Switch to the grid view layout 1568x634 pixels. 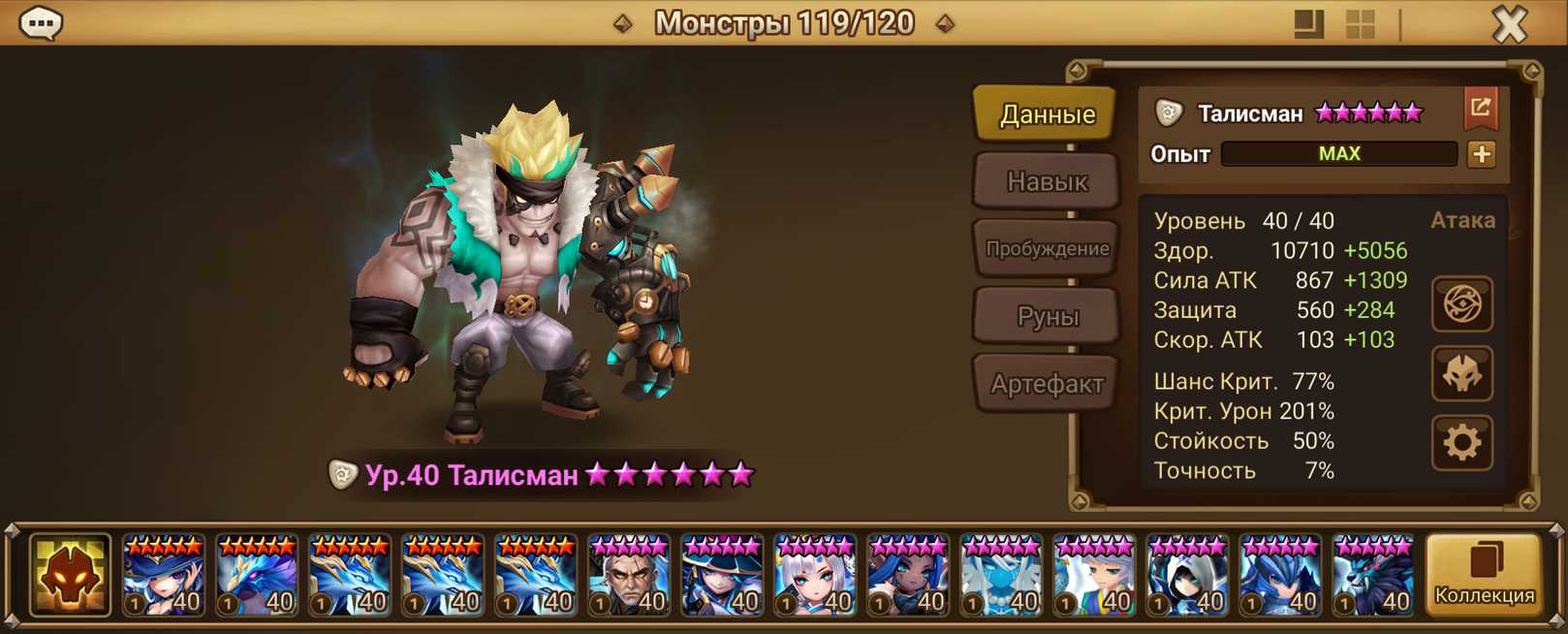(1361, 24)
